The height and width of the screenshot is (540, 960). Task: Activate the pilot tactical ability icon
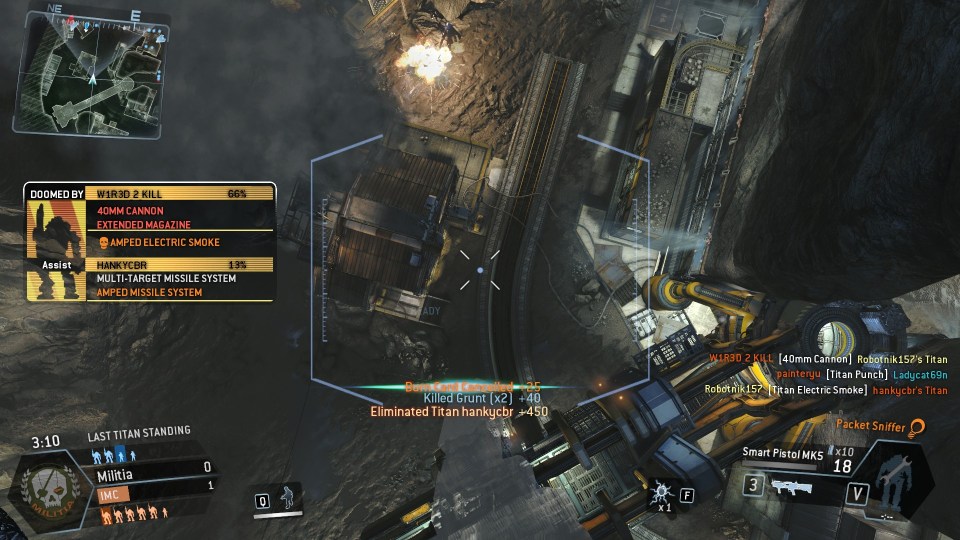[x=288, y=497]
